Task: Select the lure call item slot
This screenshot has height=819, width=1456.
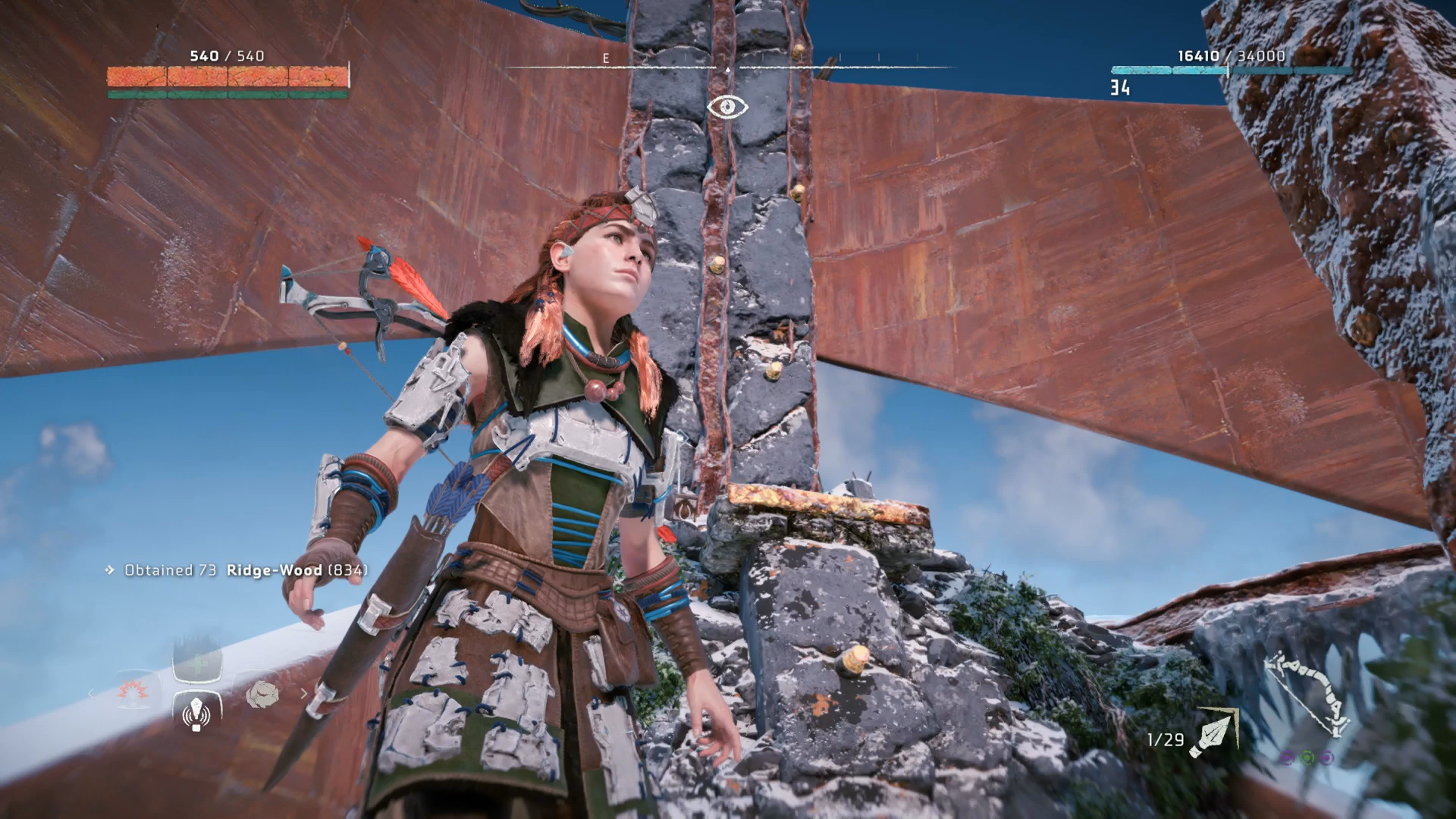Action: click(196, 713)
